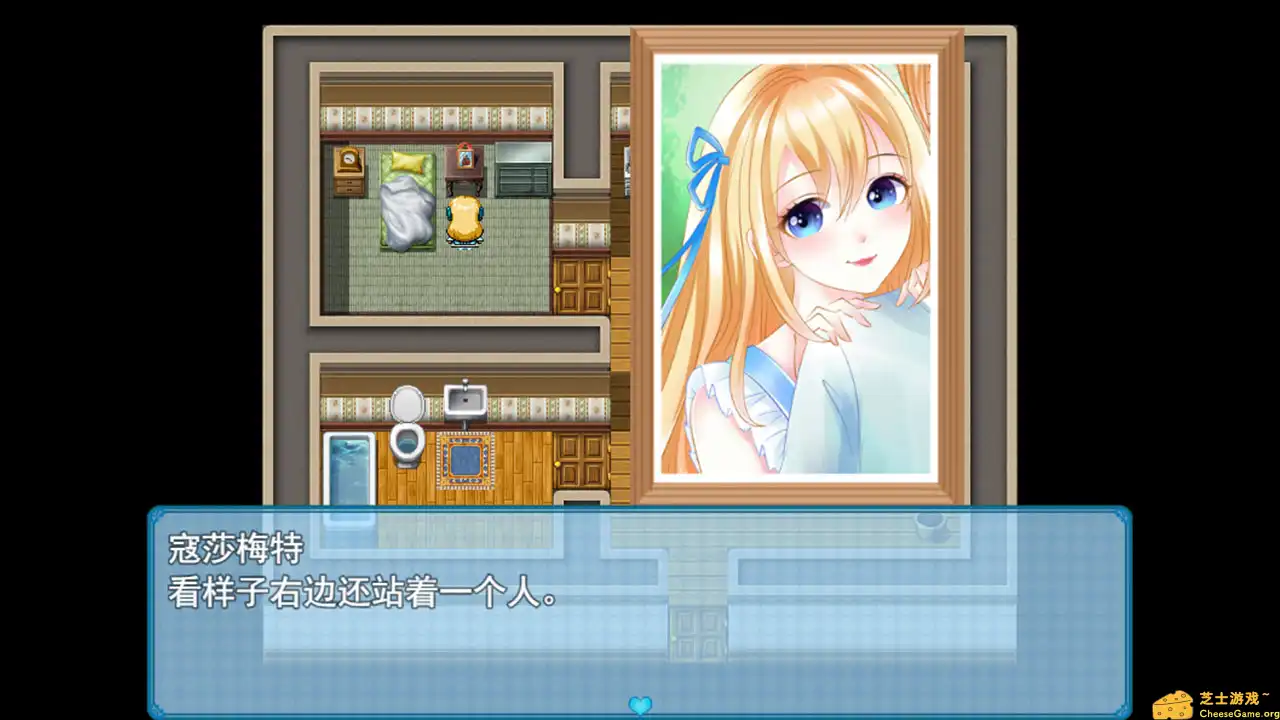Click the 芝士游戏 text label
Viewport: 1280px width, 720px height.
pos(1226,697)
